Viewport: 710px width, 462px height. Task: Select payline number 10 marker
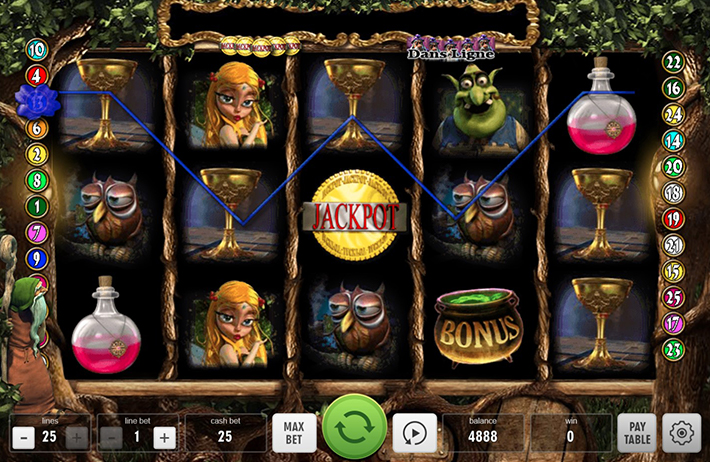point(37,49)
